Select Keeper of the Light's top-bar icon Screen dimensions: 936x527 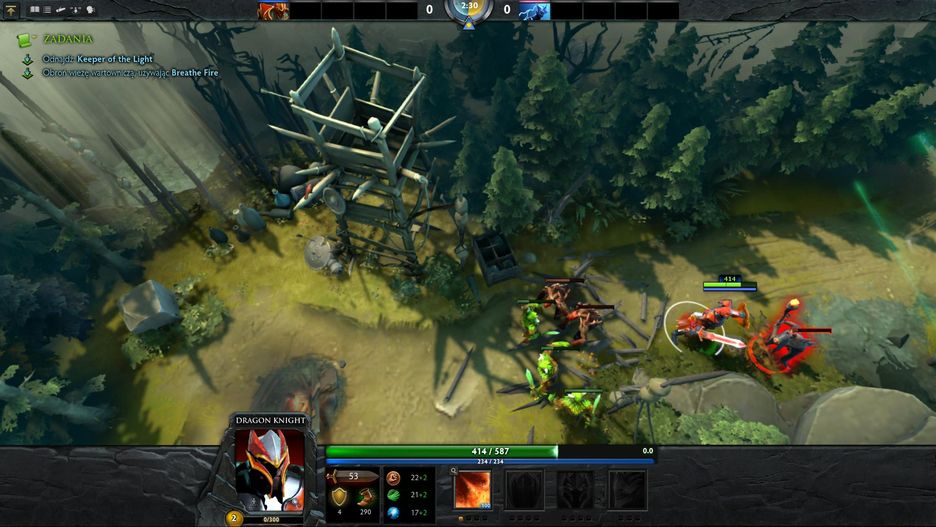pyautogui.click(x=534, y=11)
